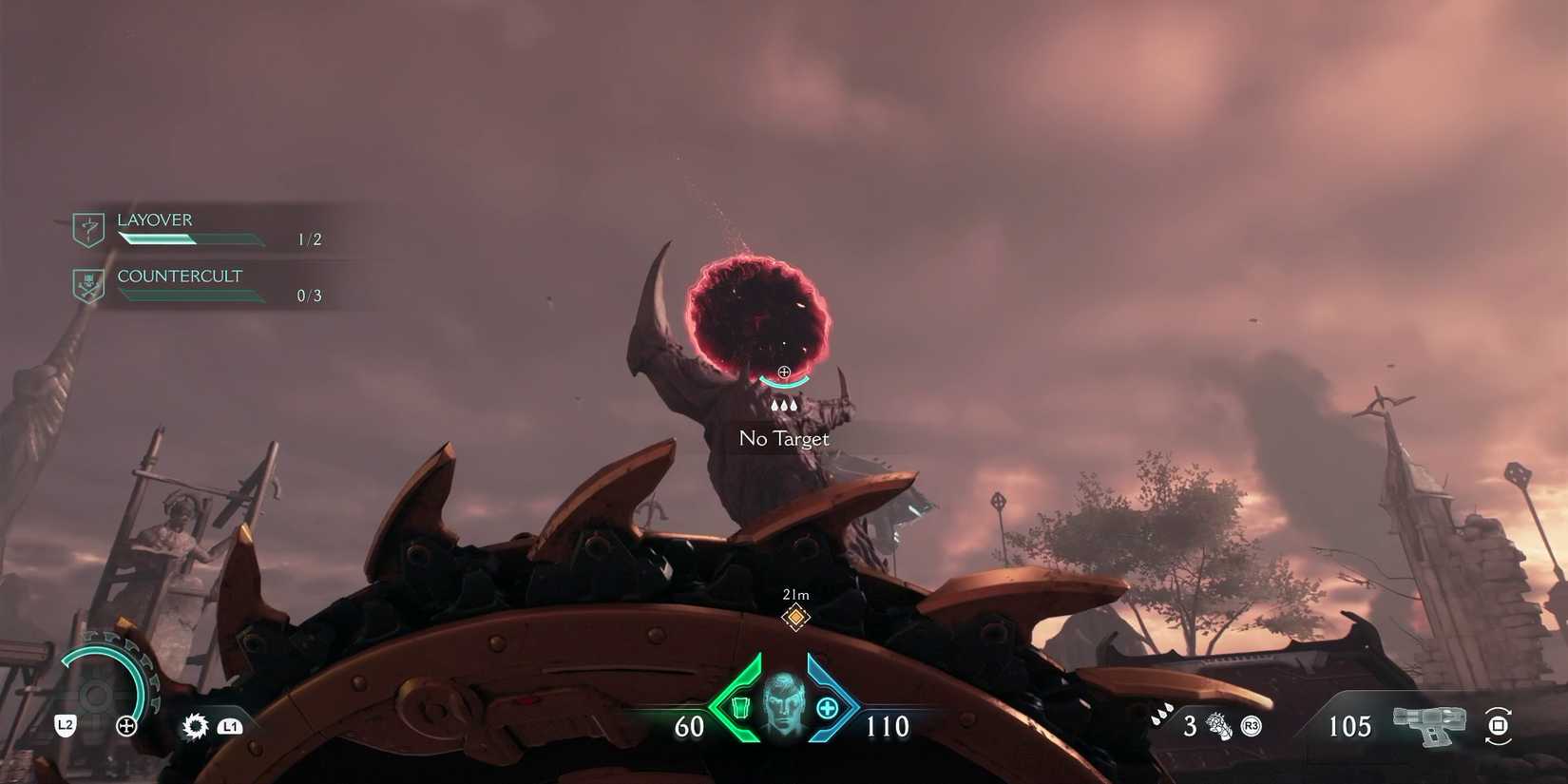Click the ammo count showing 105
Image resolution: width=1568 pixels, height=784 pixels.
pos(1350,725)
